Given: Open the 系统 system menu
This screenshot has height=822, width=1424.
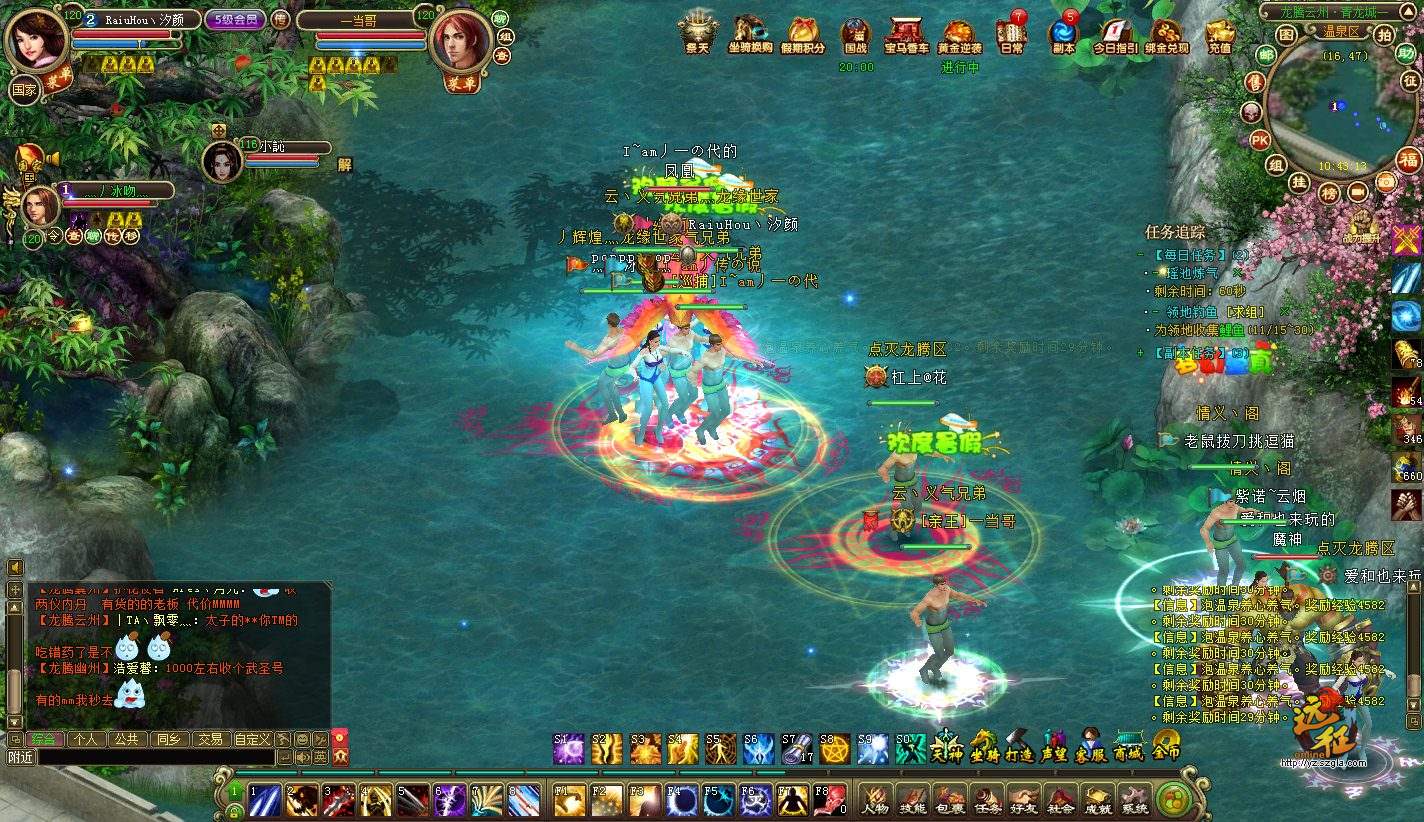Looking at the screenshot, I should 1134,799.
